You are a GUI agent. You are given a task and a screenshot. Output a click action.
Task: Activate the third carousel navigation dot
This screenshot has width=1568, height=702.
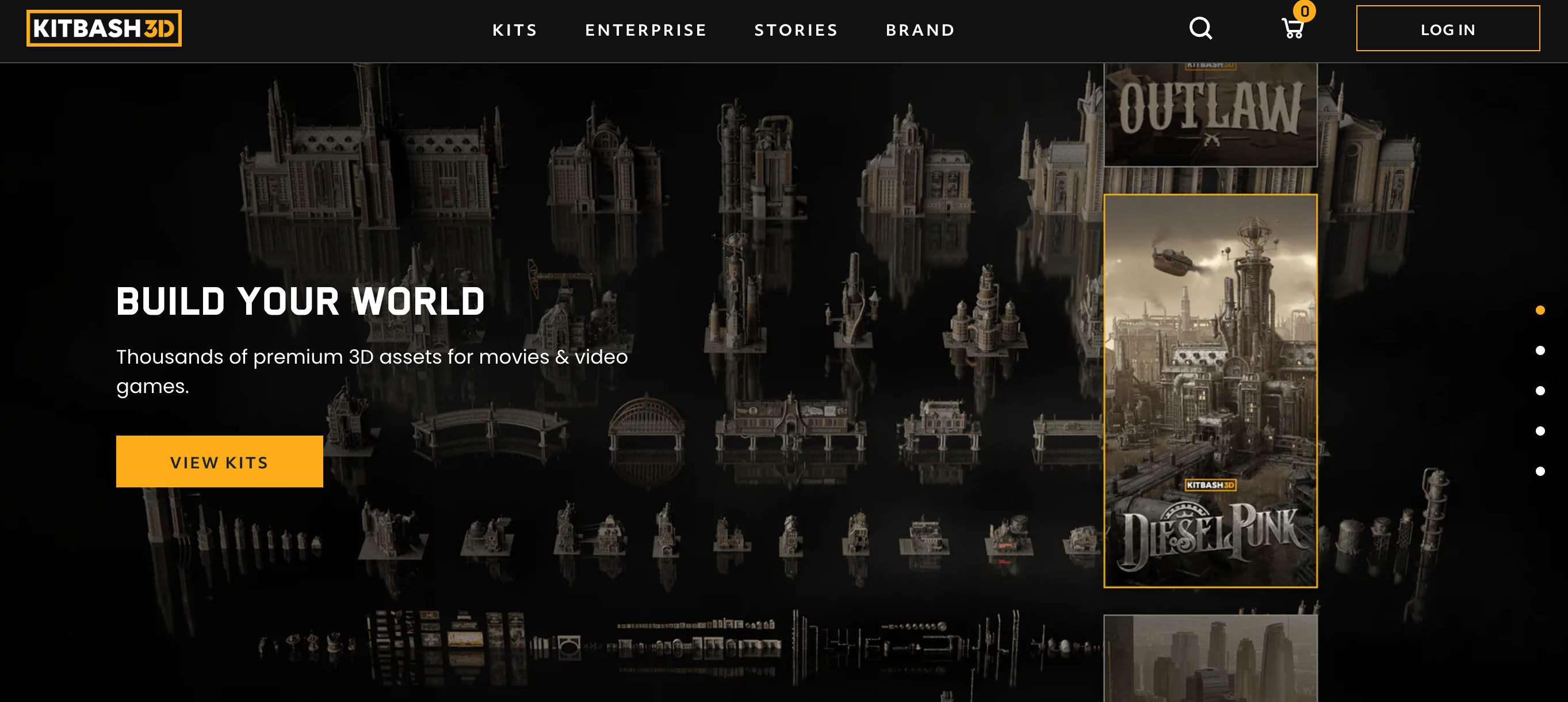(1540, 391)
